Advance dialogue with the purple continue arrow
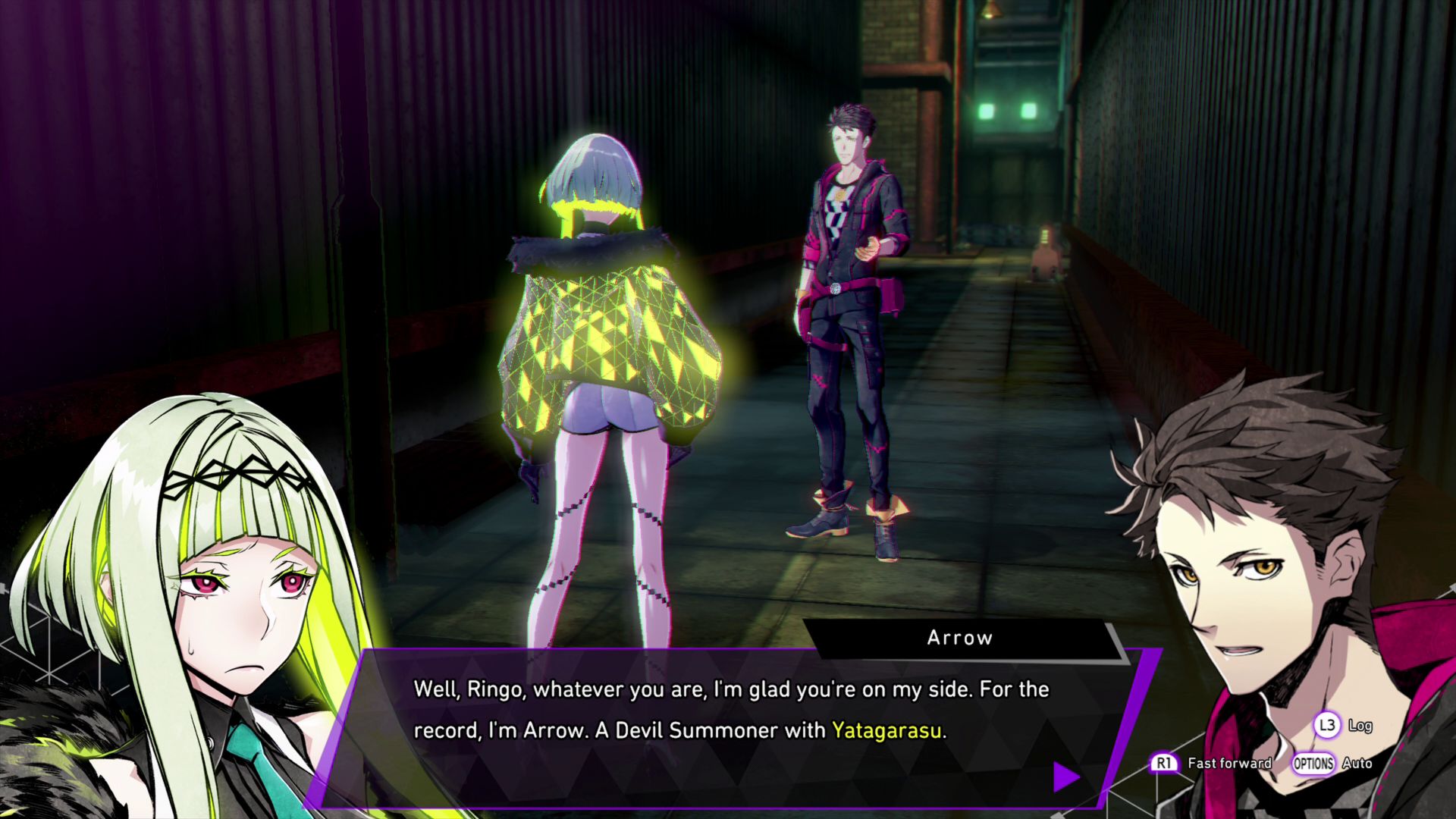Screen dimensions: 1456x819 click(1065, 776)
